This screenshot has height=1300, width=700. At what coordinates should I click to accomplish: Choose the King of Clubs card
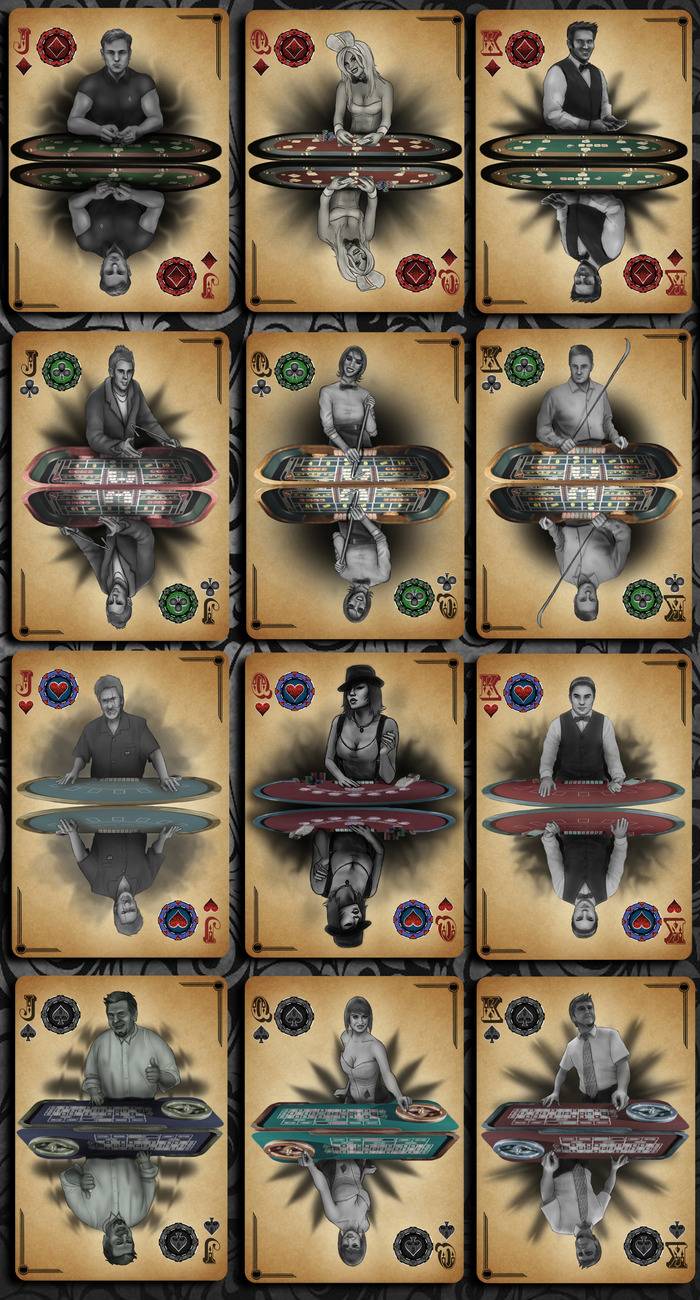tap(585, 485)
